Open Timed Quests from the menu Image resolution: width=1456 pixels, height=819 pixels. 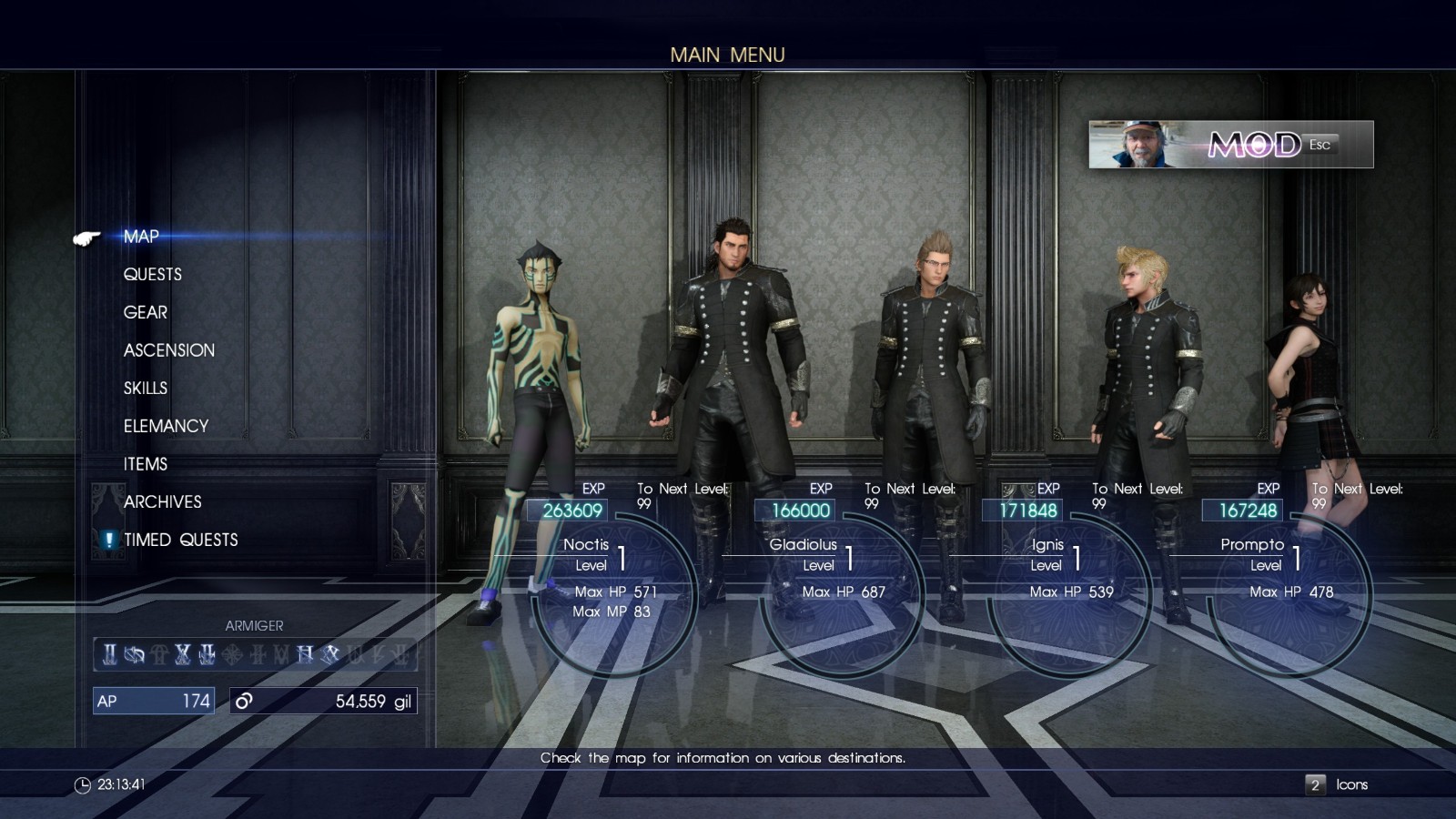click(180, 541)
